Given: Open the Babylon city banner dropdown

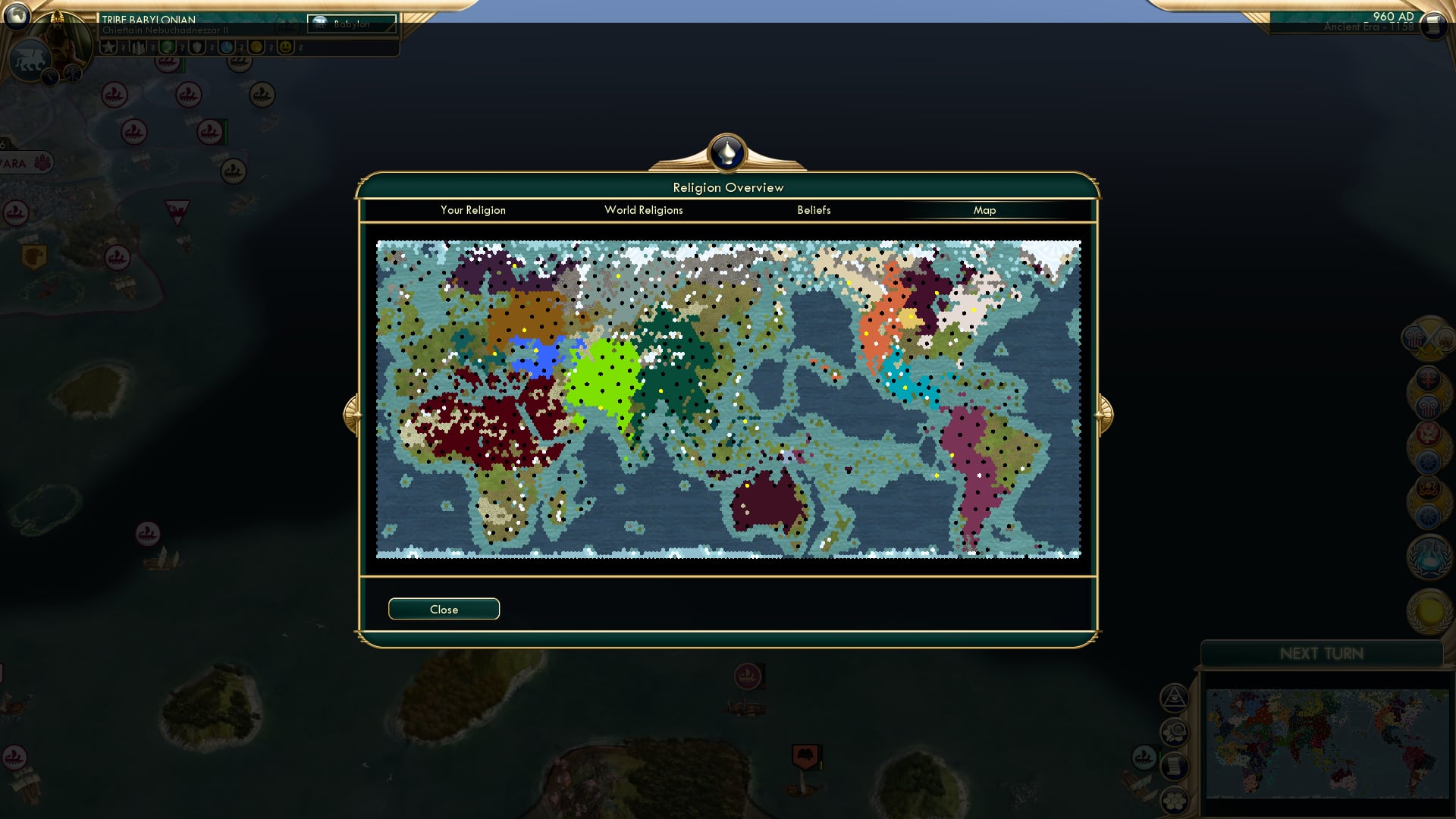Looking at the screenshot, I should point(350,23).
